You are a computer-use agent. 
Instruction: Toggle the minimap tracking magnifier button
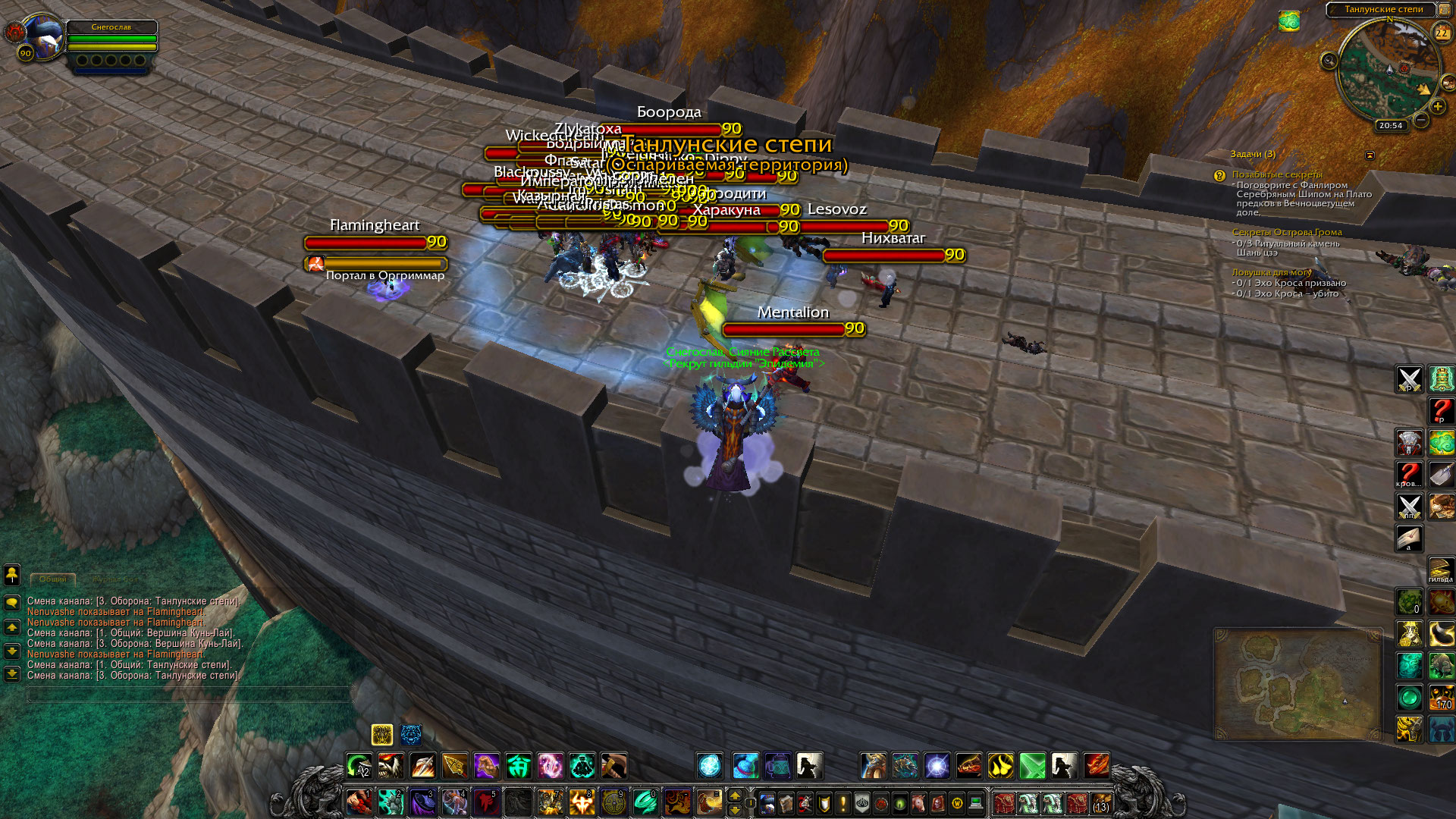[1329, 61]
